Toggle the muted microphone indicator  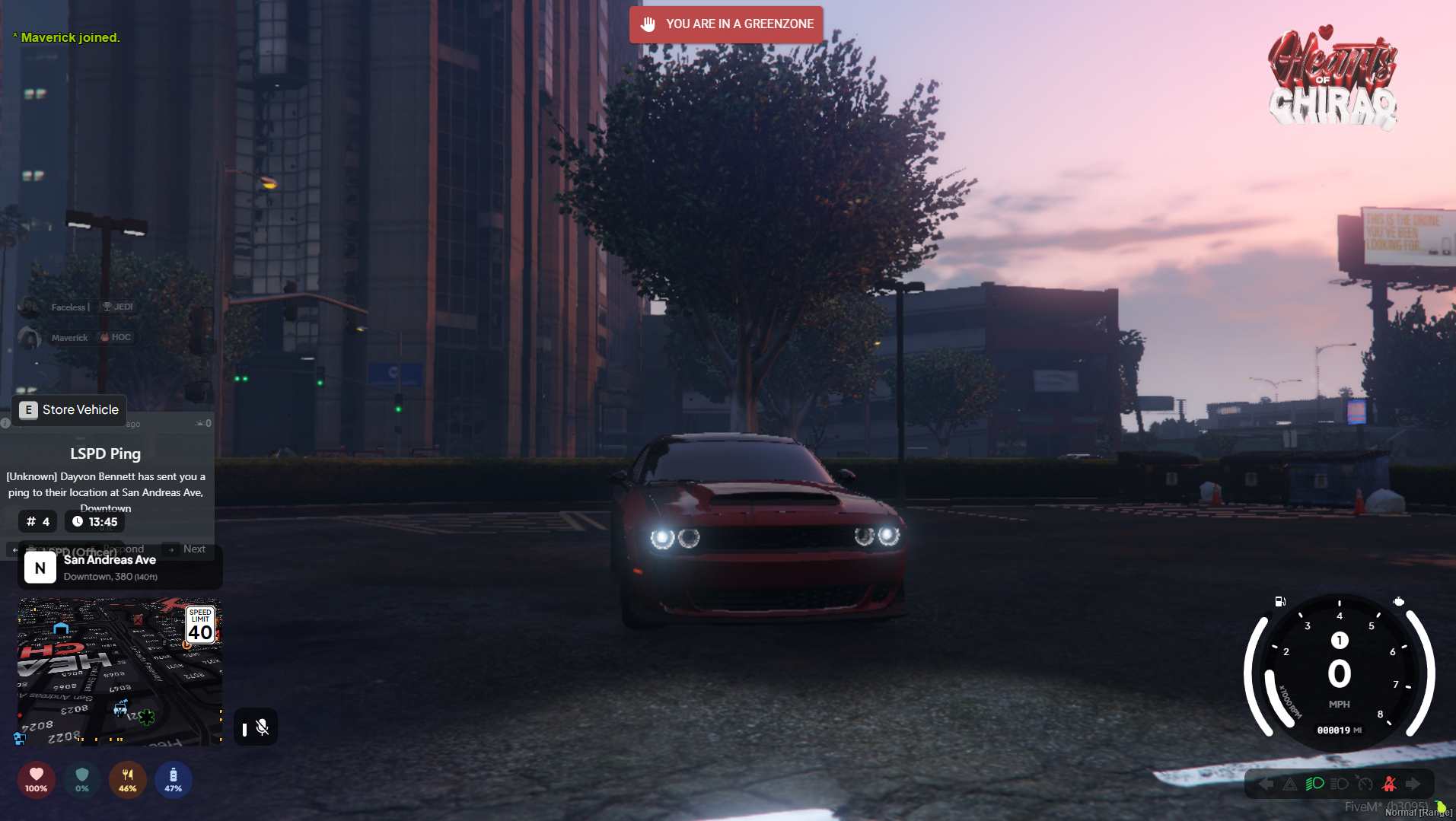pos(262,728)
